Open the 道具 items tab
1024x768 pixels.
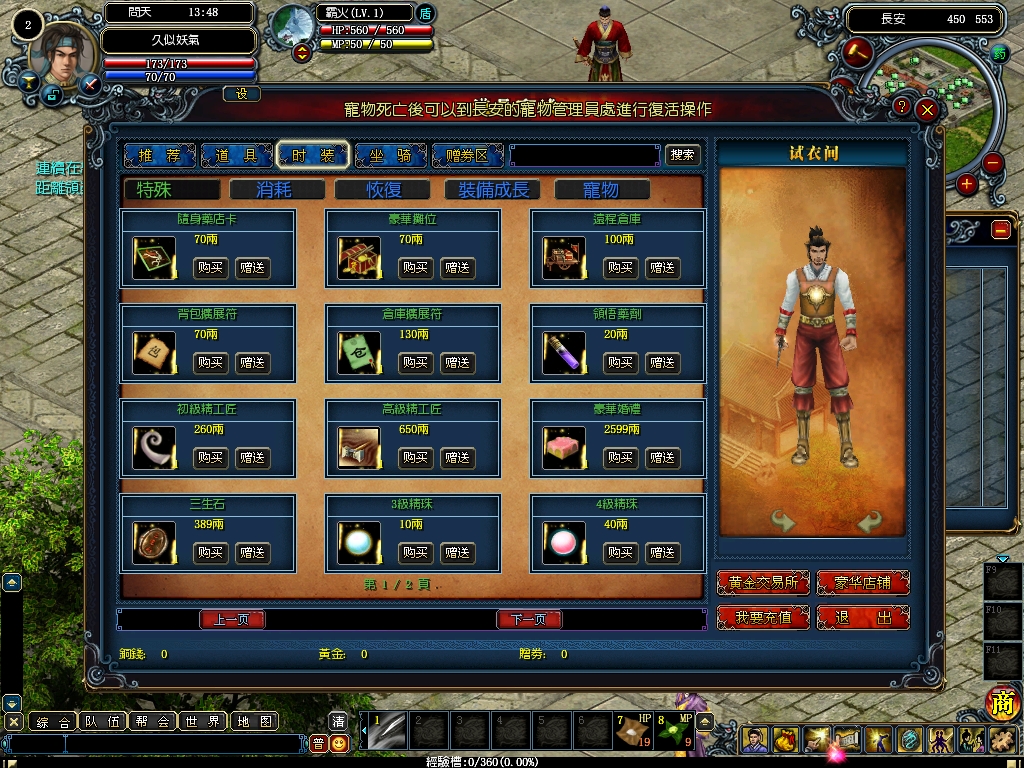tap(236, 155)
